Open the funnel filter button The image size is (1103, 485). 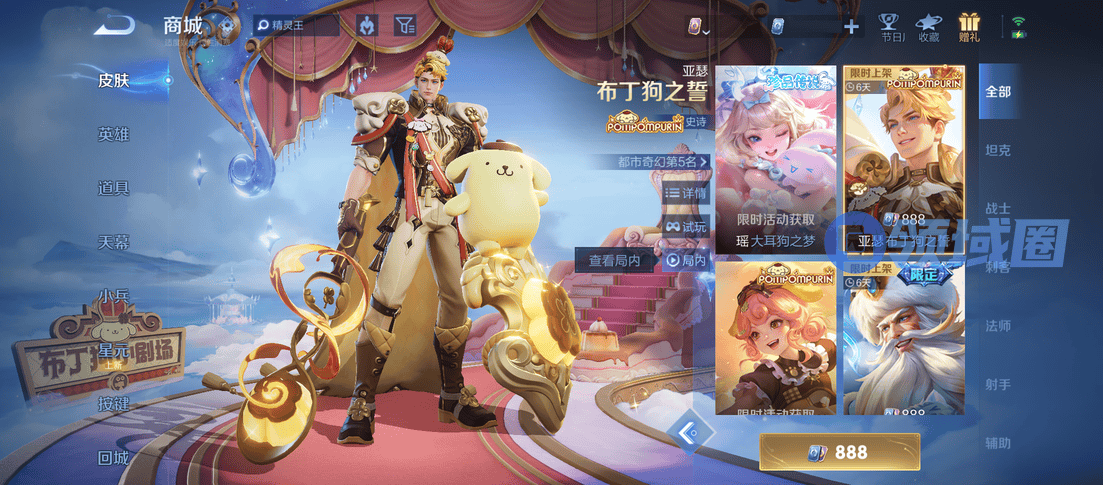pyautogui.click(x=404, y=26)
